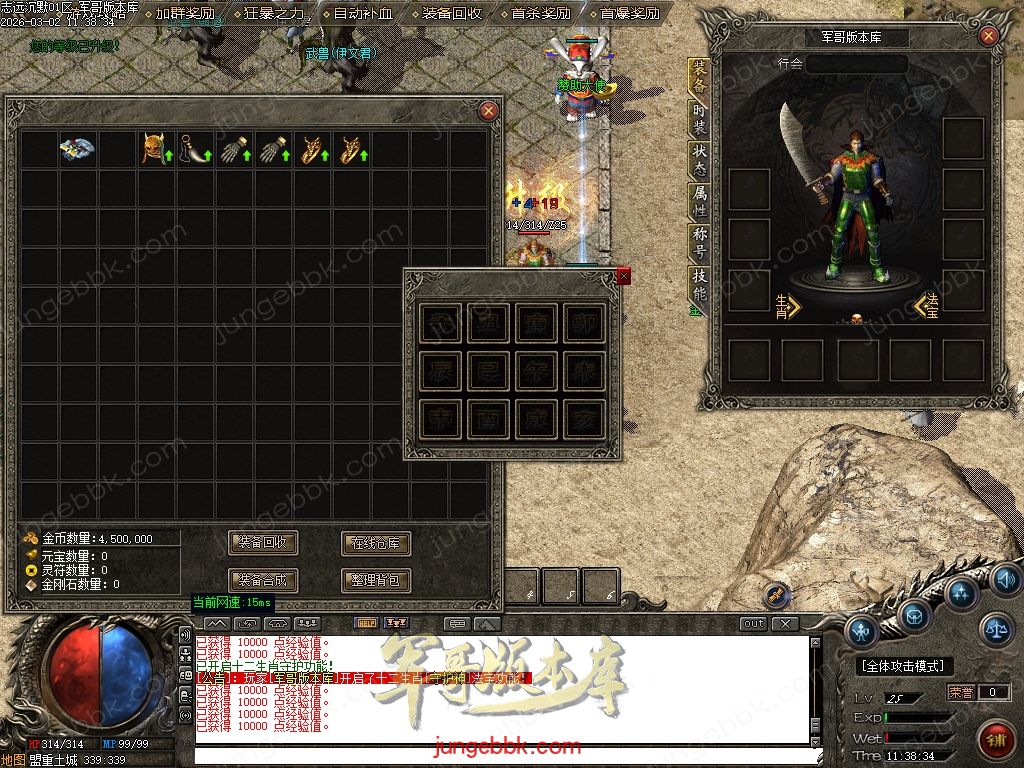This screenshot has height=768, width=1024.
Task: Close the zodiac slots panel
Action: pyautogui.click(x=624, y=275)
